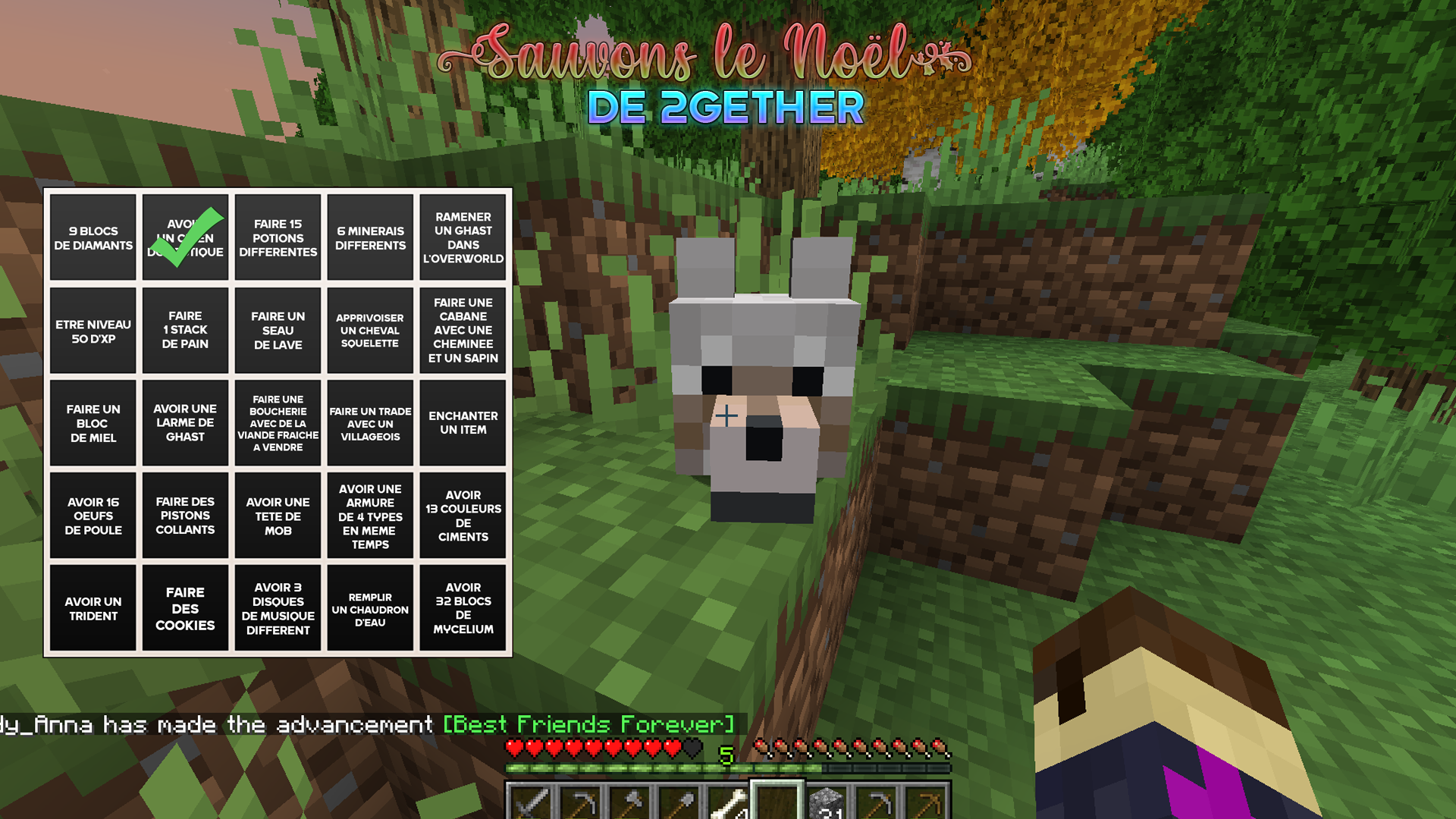Click the "Enchanter un Item" bingo tile
The width and height of the screenshot is (1456, 819).
tap(463, 422)
